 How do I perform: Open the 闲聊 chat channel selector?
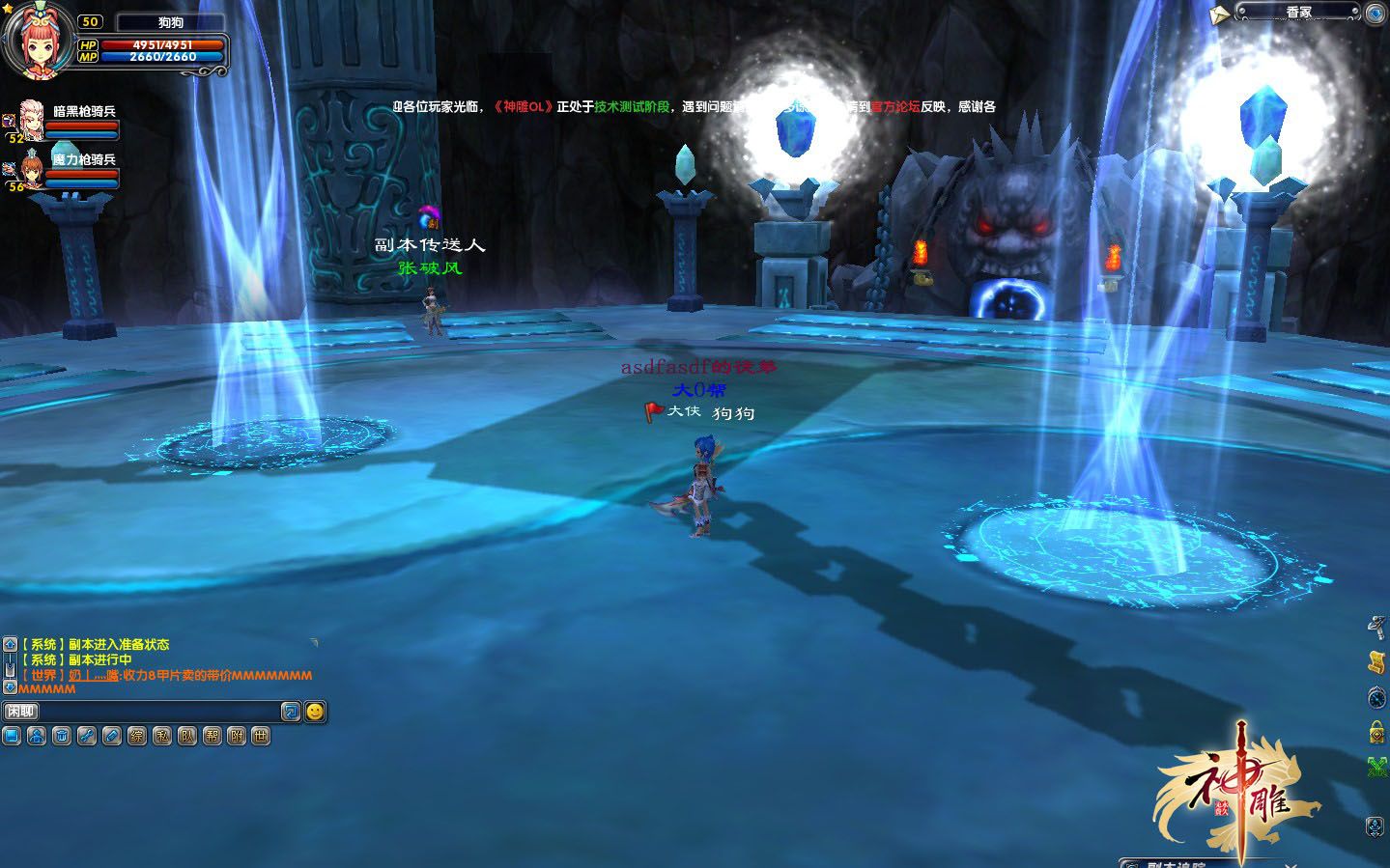[20, 712]
